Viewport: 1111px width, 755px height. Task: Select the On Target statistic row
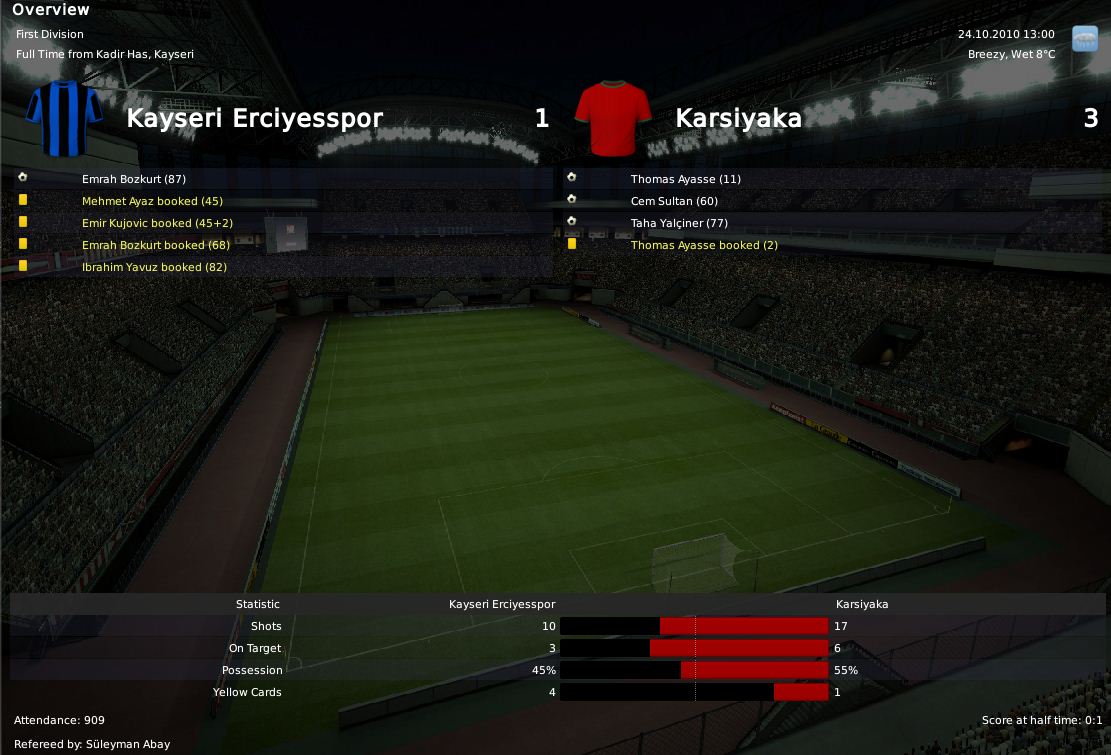[x=255, y=648]
